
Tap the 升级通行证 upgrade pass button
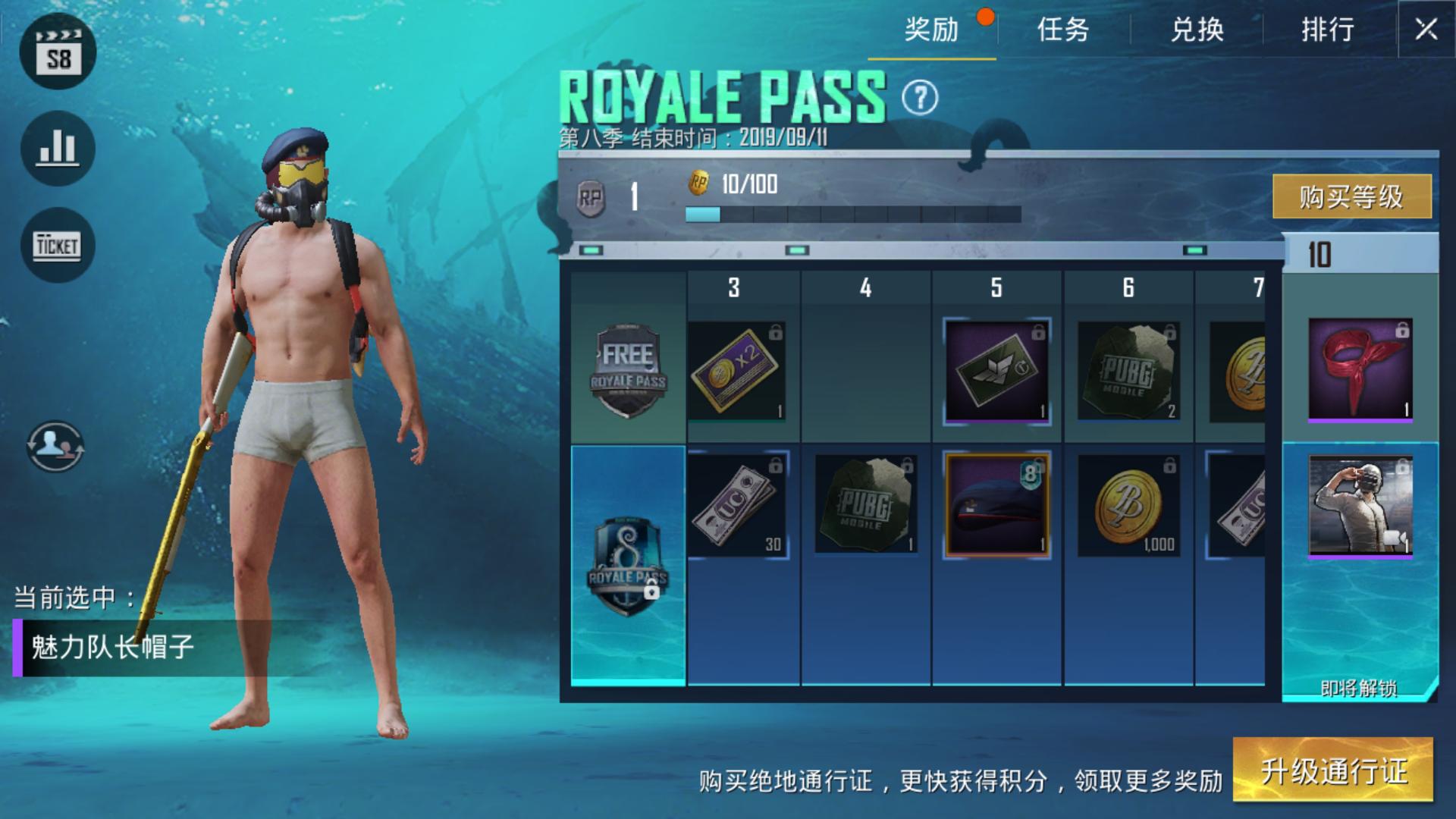(1333, 770)
